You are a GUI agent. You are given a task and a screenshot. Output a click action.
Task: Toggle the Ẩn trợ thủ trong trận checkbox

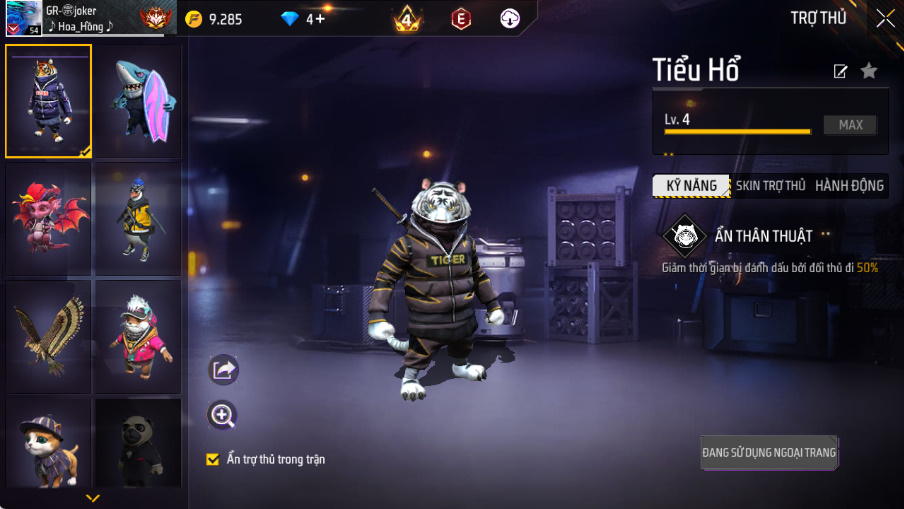tap(212, 459)
